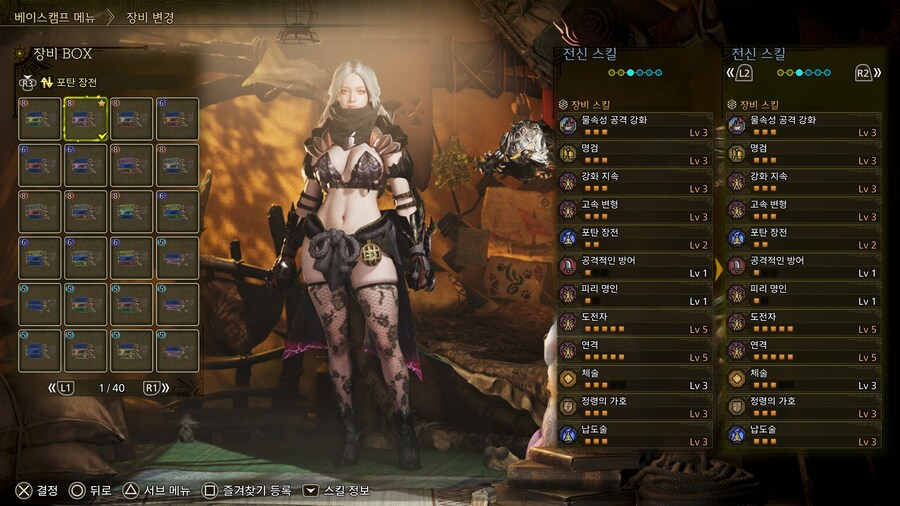
Task: Choose 공격적인 방어 in the panel without L2/R2 arrows
Action: (x=634, y=266)
